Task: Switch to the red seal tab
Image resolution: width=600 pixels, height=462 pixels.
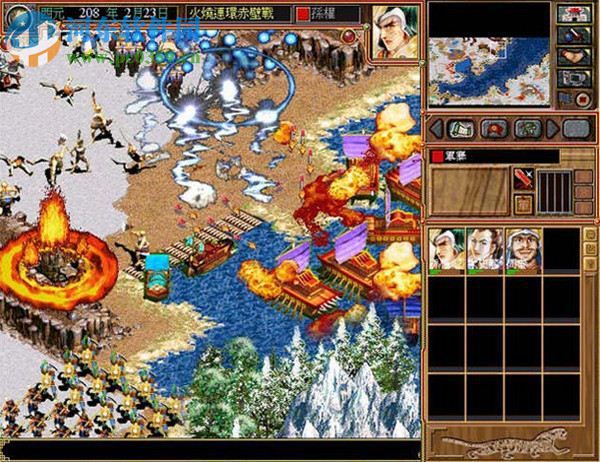Action: [x=495, y=128]
